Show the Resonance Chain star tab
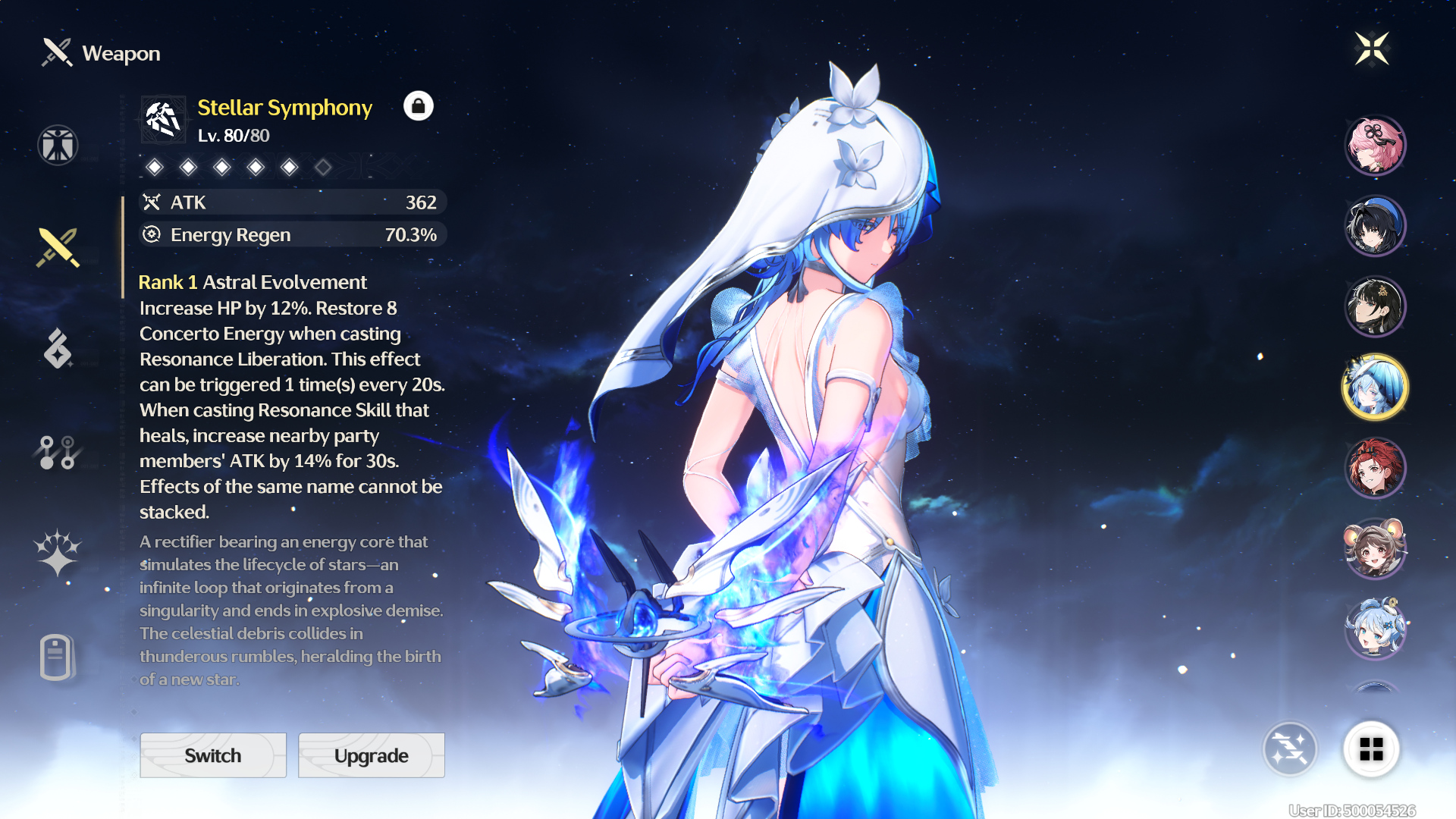Viewport: 1456px width, 819px height. pos(58,552)
